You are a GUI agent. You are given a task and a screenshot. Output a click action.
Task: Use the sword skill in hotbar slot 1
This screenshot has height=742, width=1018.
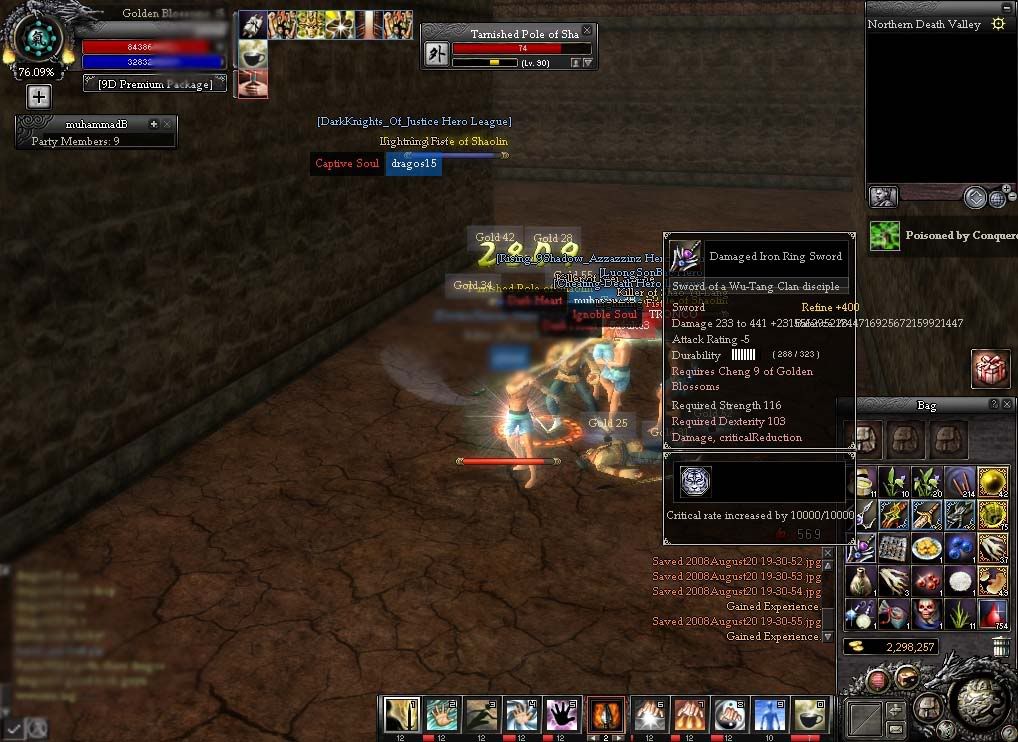pyautogui.click(x=402, y=713)
